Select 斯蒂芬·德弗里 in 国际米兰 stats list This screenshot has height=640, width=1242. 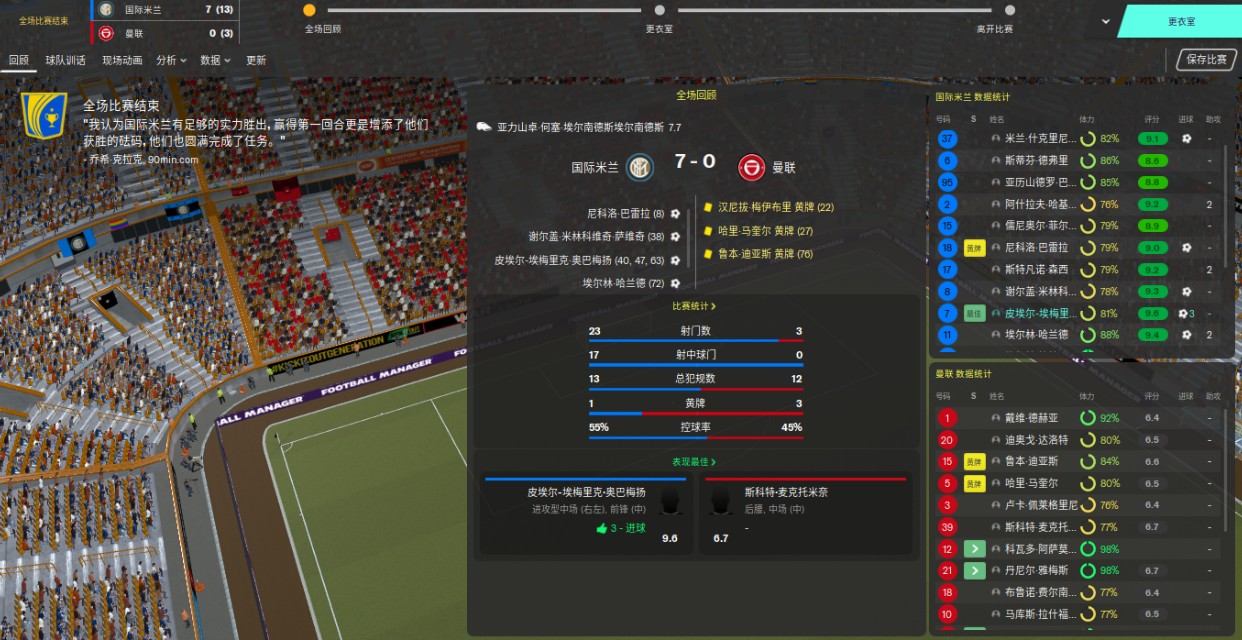coord(1036,160)
